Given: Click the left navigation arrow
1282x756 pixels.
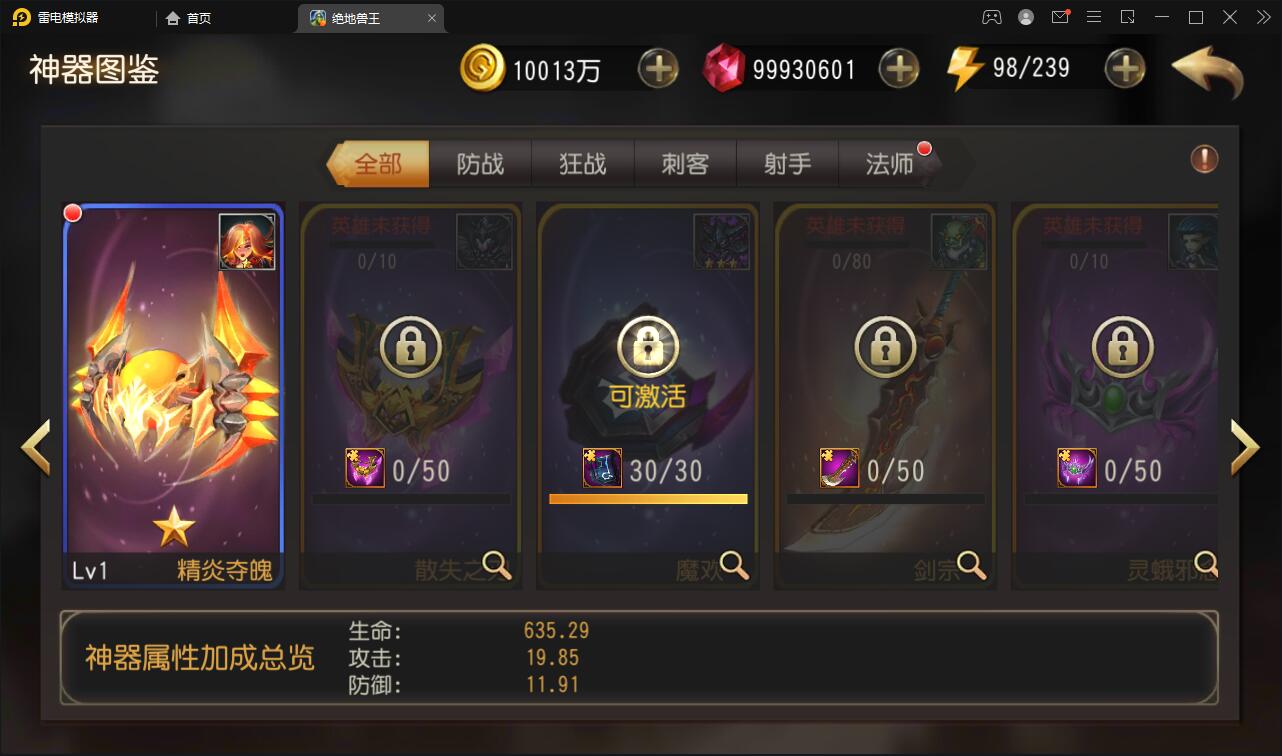Looking at the screenshot, I should [36, 447].
